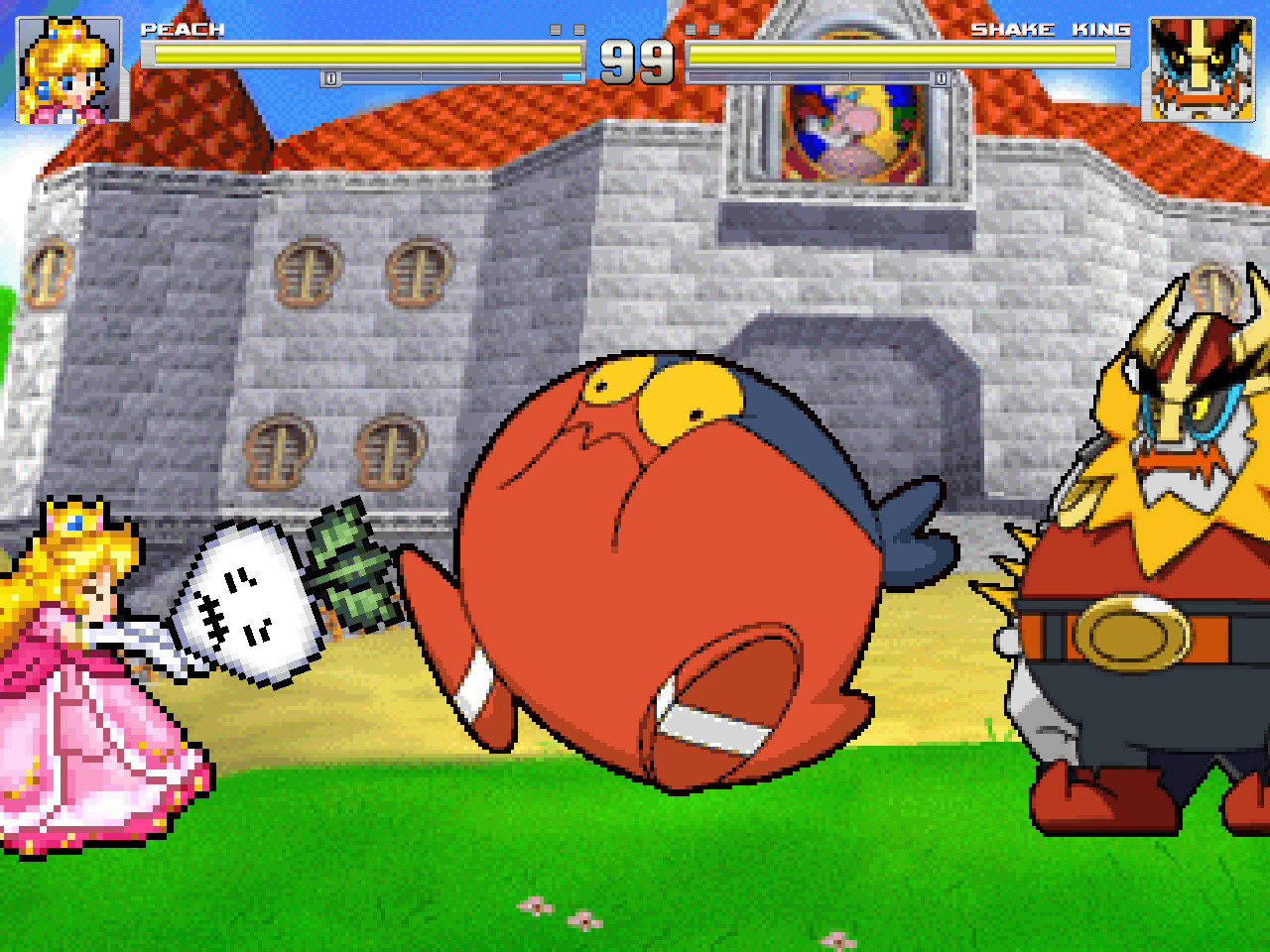Click the round timer showing 99
The width and height of the screenshot is (1270, 952).
tap(635, 62)
